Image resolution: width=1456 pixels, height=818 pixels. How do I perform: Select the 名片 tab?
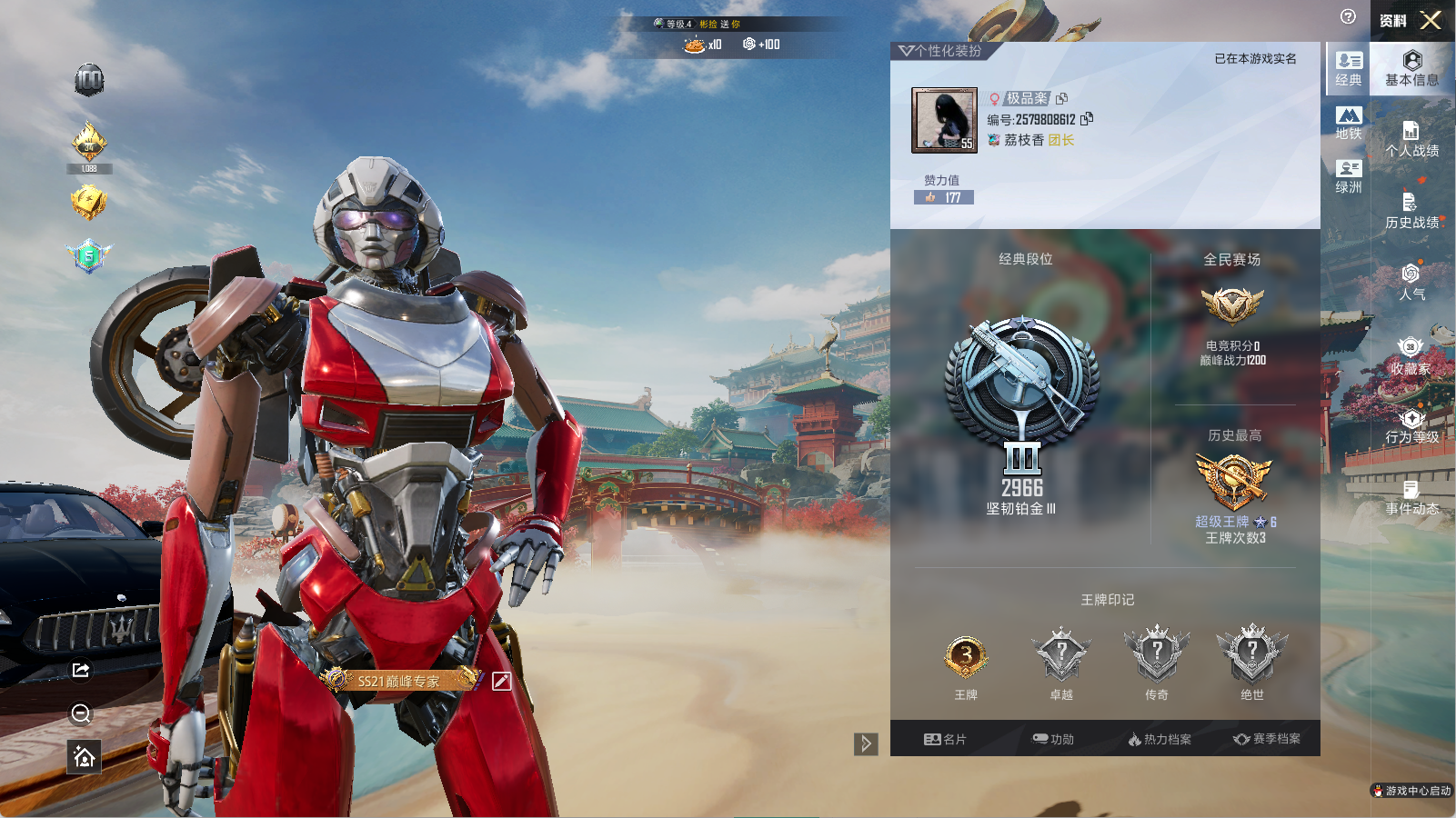(945, 739)
